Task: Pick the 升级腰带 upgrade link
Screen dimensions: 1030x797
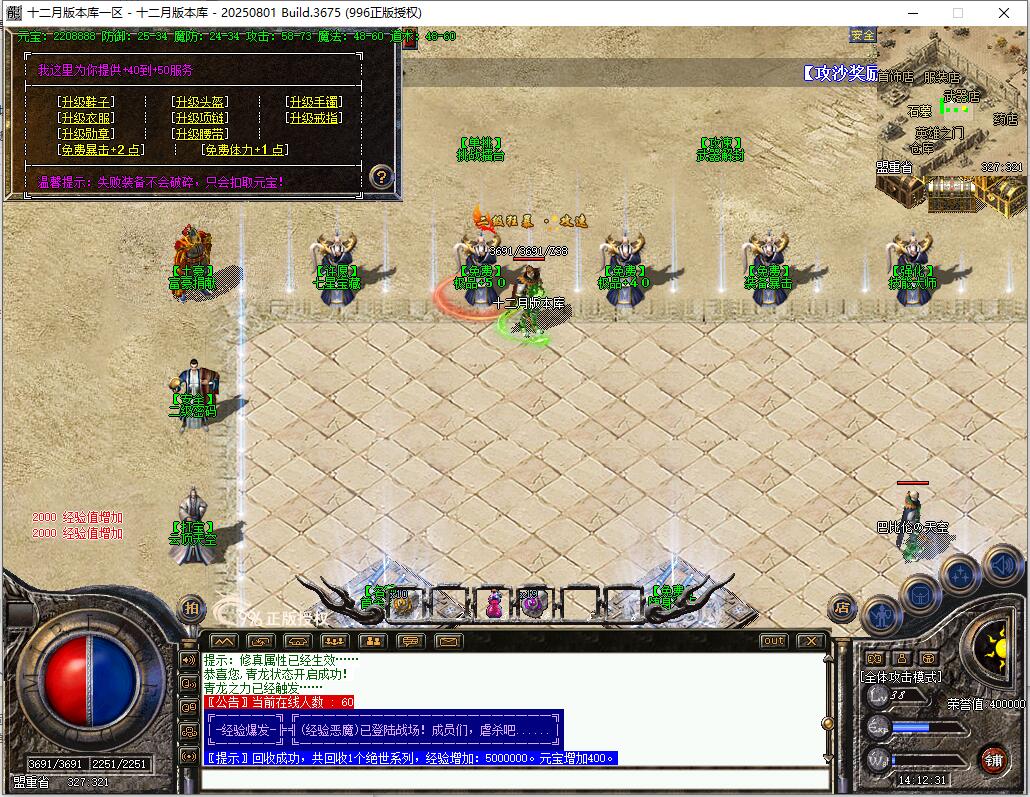Action: 200,134
